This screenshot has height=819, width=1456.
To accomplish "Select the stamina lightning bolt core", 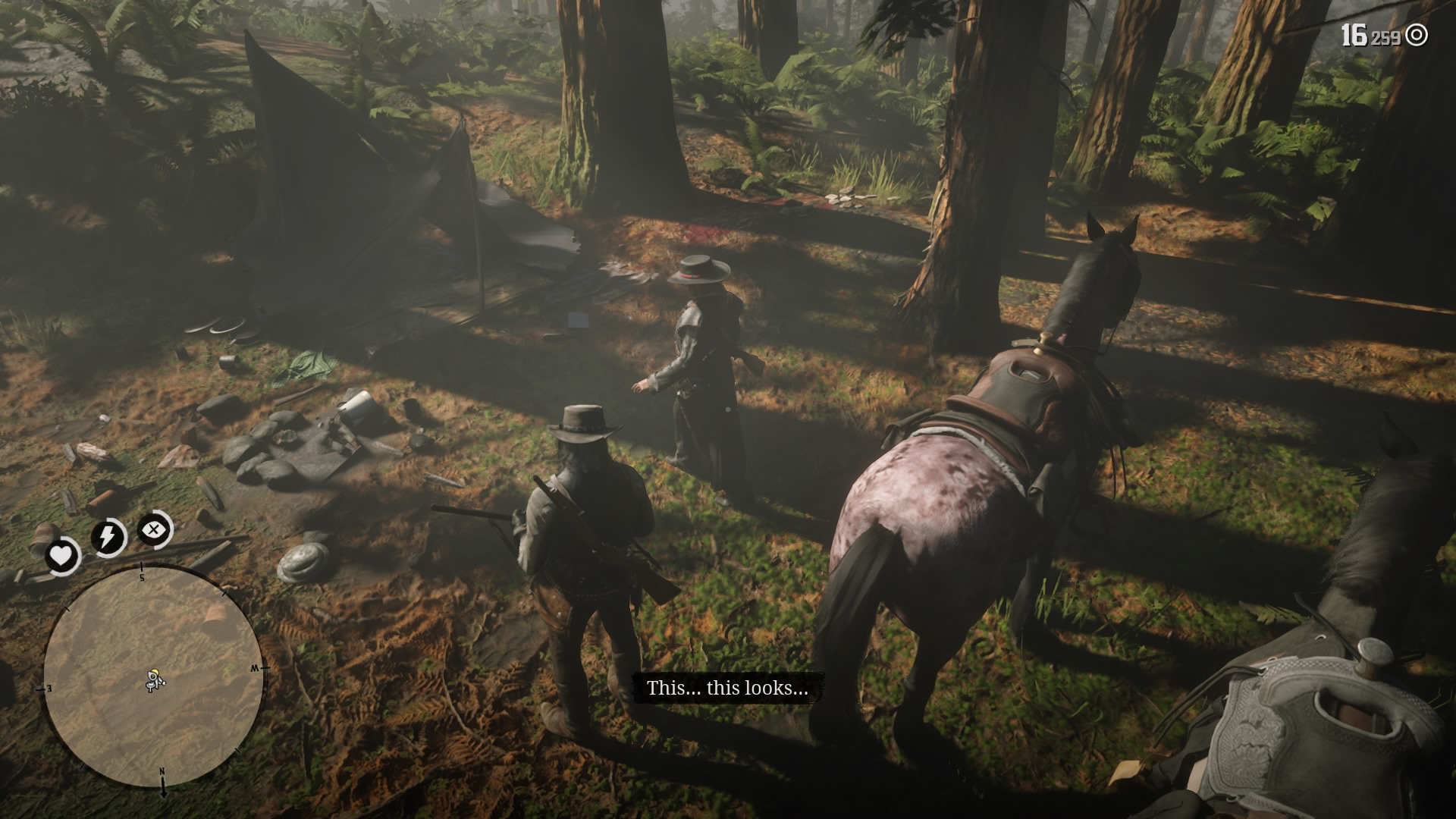I will [x=107, y=535].
